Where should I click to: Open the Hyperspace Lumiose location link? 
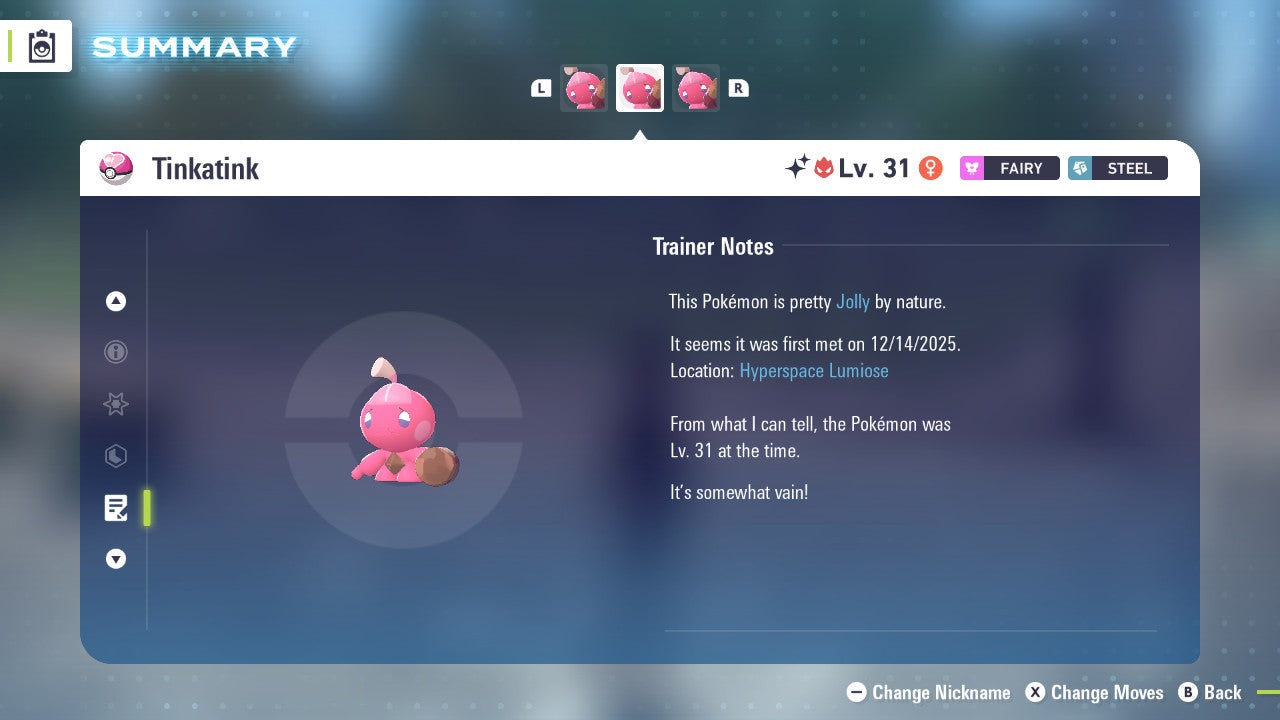pos(814,370)
